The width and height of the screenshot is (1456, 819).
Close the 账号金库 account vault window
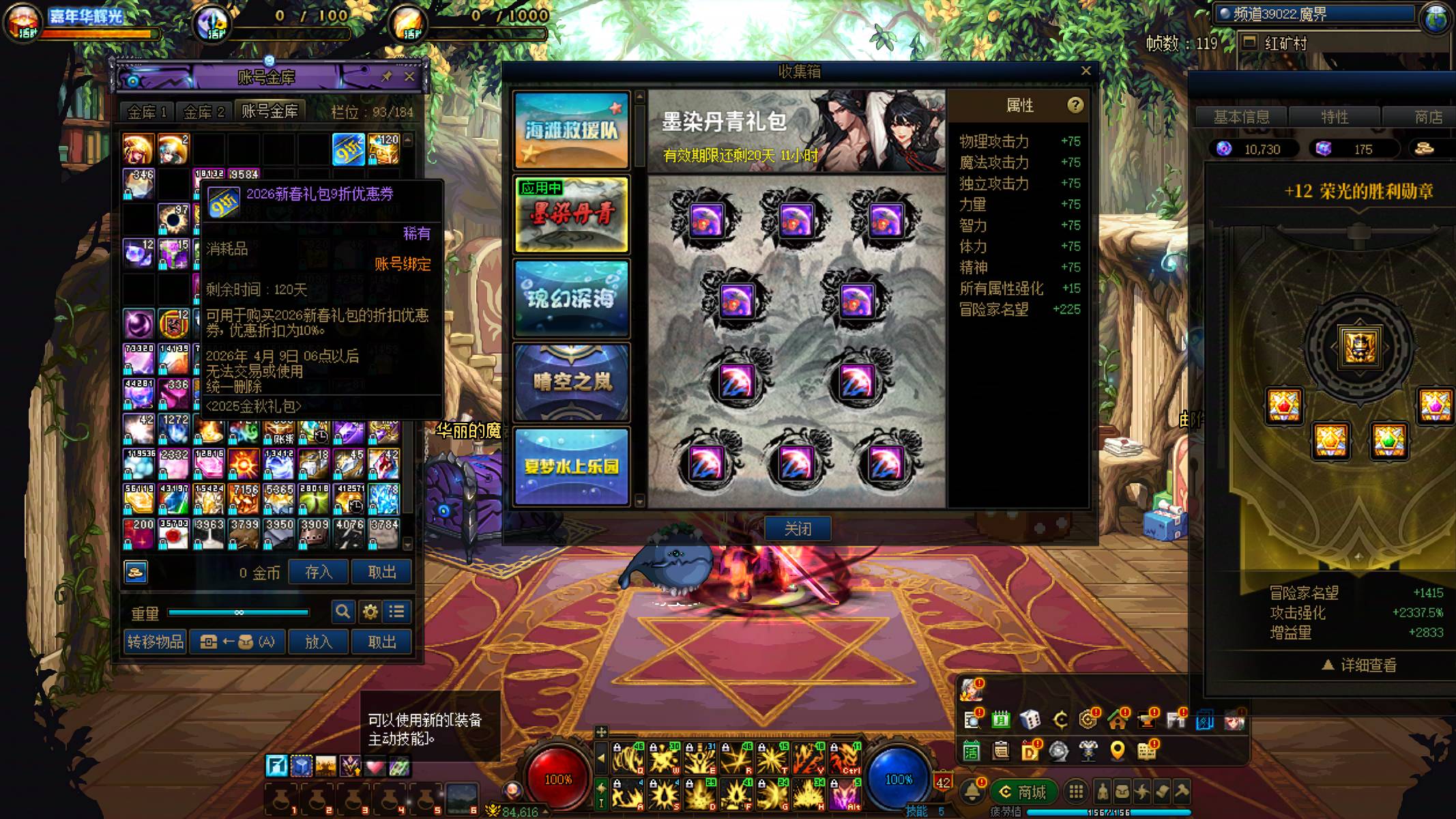point(409,76)
